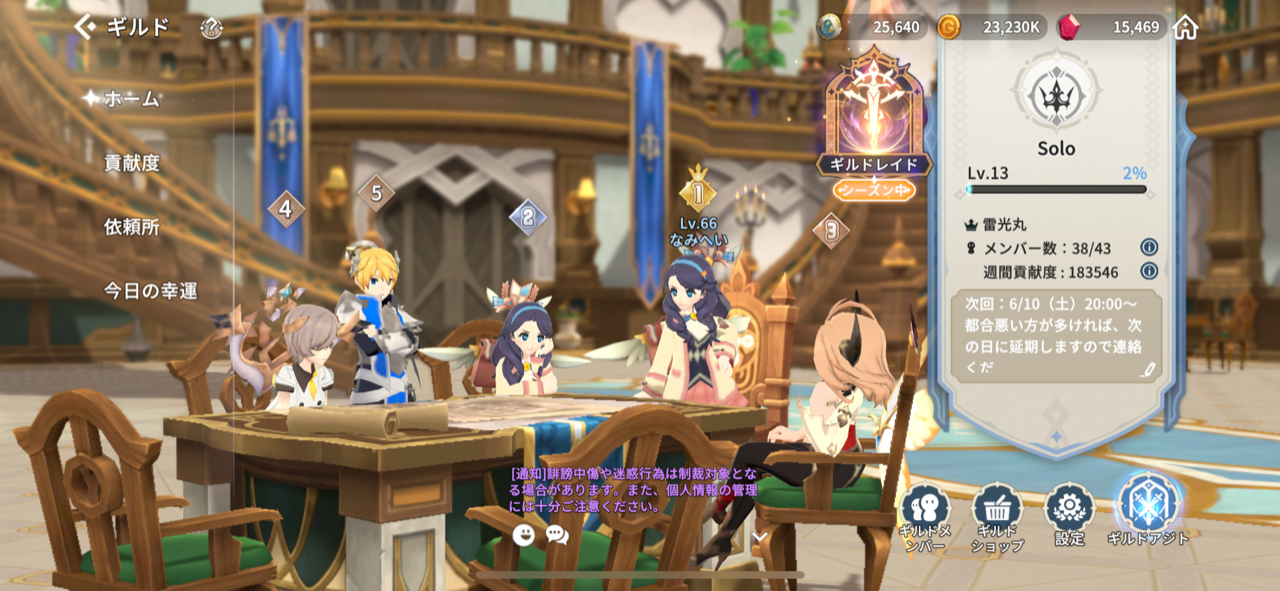Expand the chat with the down arrow
The height and width of the screenshot is (591, 1280).
coord(759,536)
